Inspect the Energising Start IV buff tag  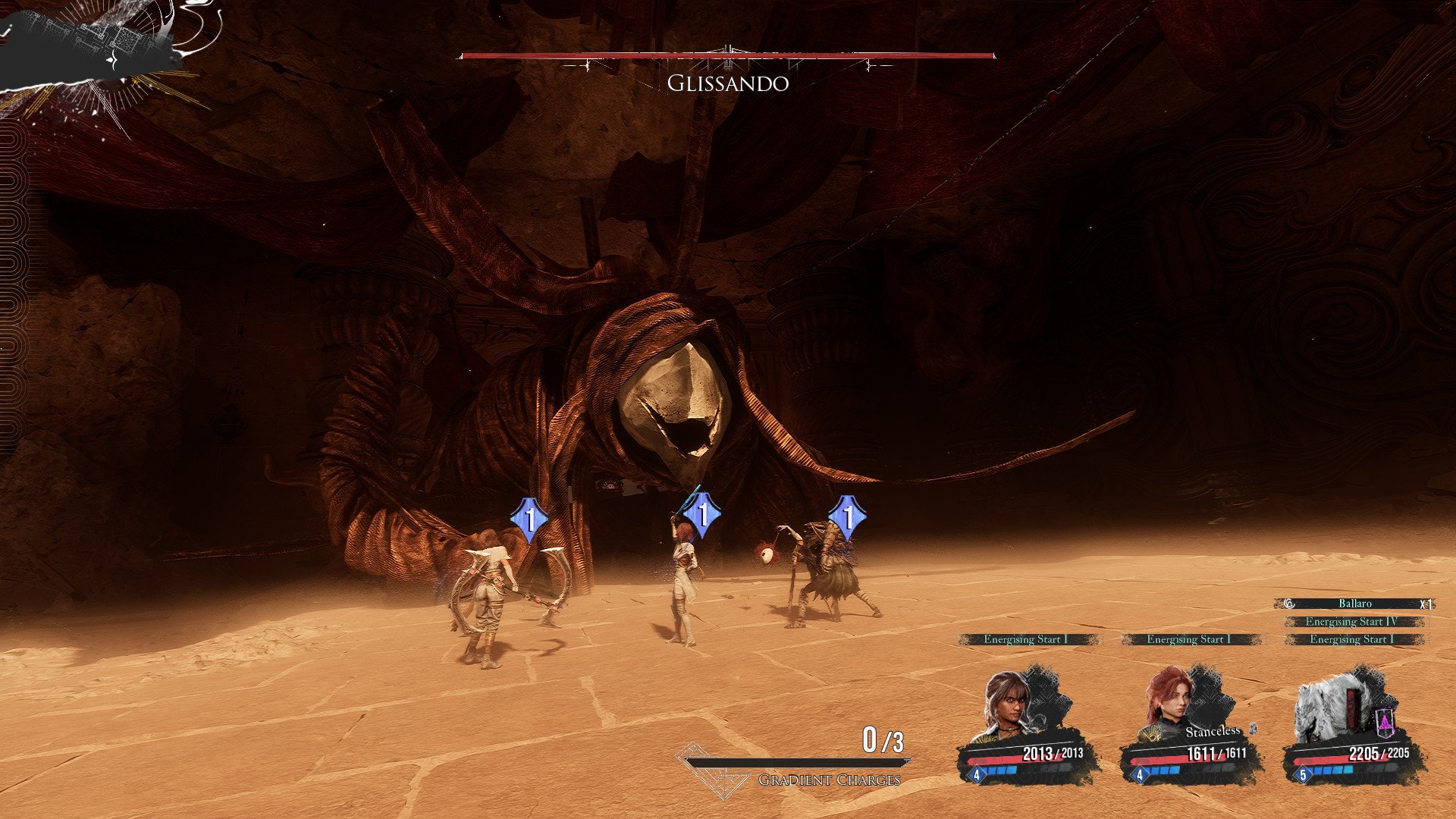(x=1351, y=622)
